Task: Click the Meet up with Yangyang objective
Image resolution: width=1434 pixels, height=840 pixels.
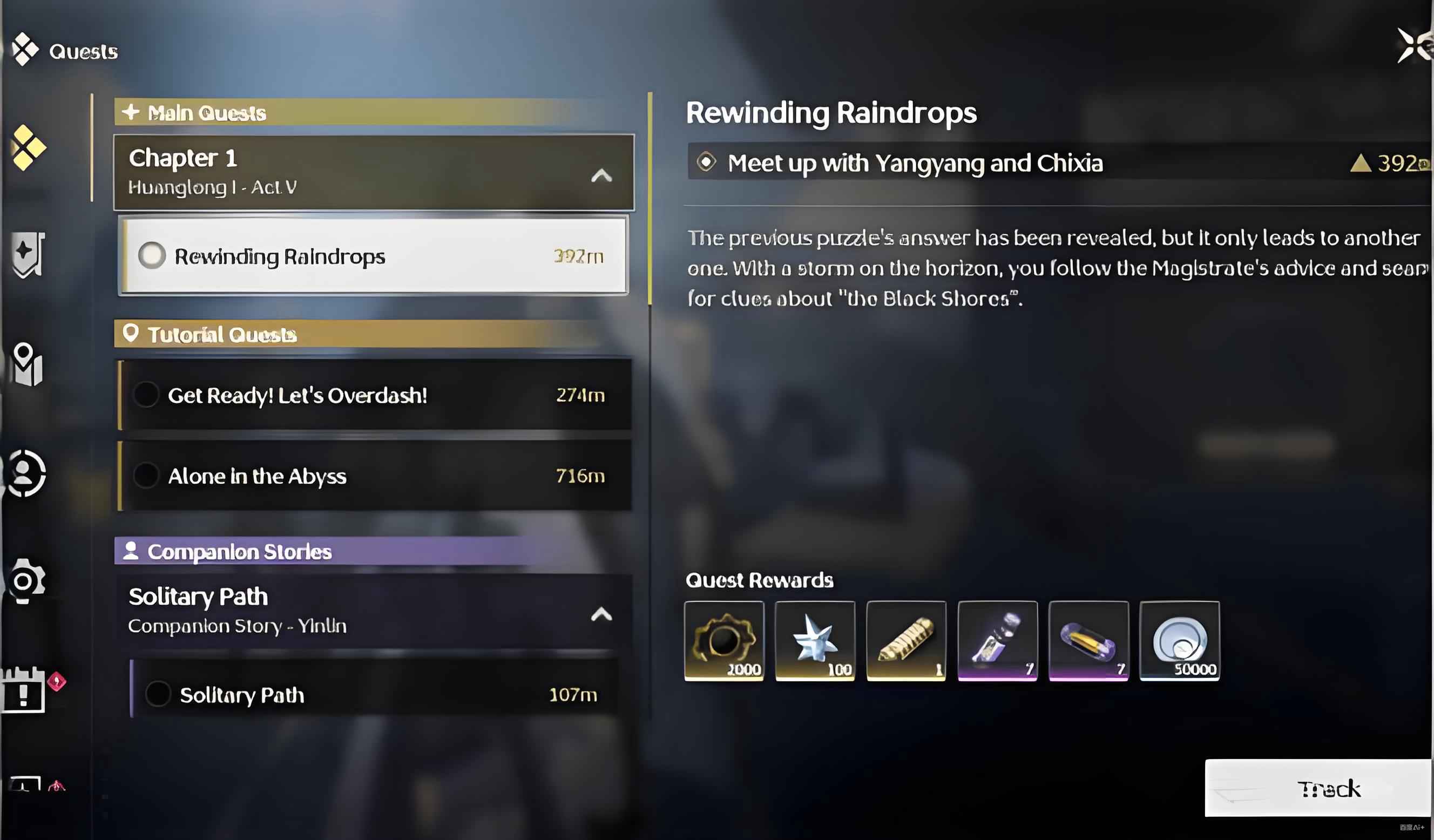Action: tap(914, 164)
